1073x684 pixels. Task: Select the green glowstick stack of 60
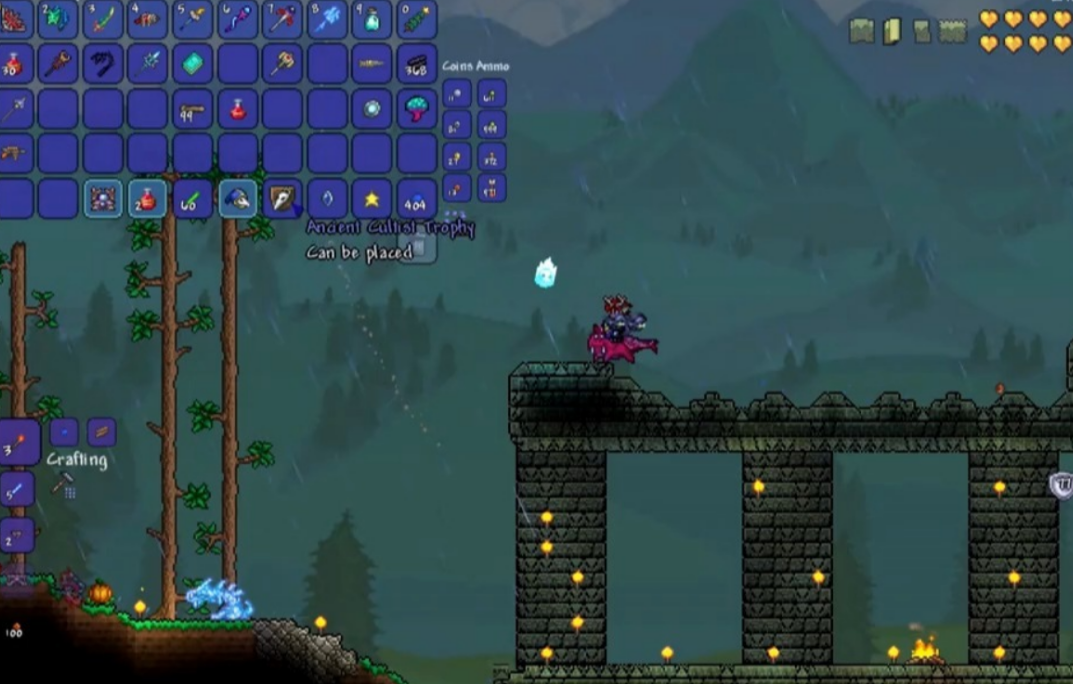click(x=192, y=199)
